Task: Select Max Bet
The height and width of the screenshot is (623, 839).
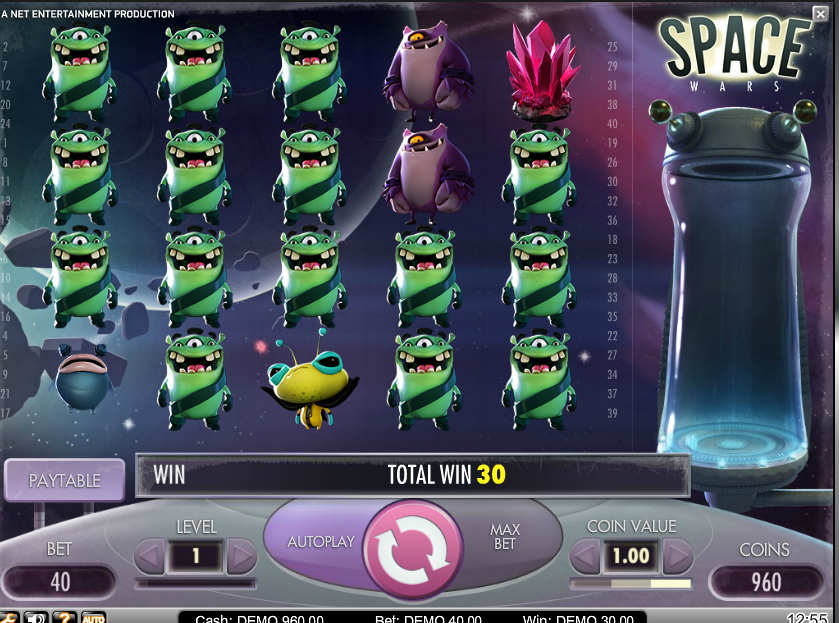Action: tap(505, 536)
